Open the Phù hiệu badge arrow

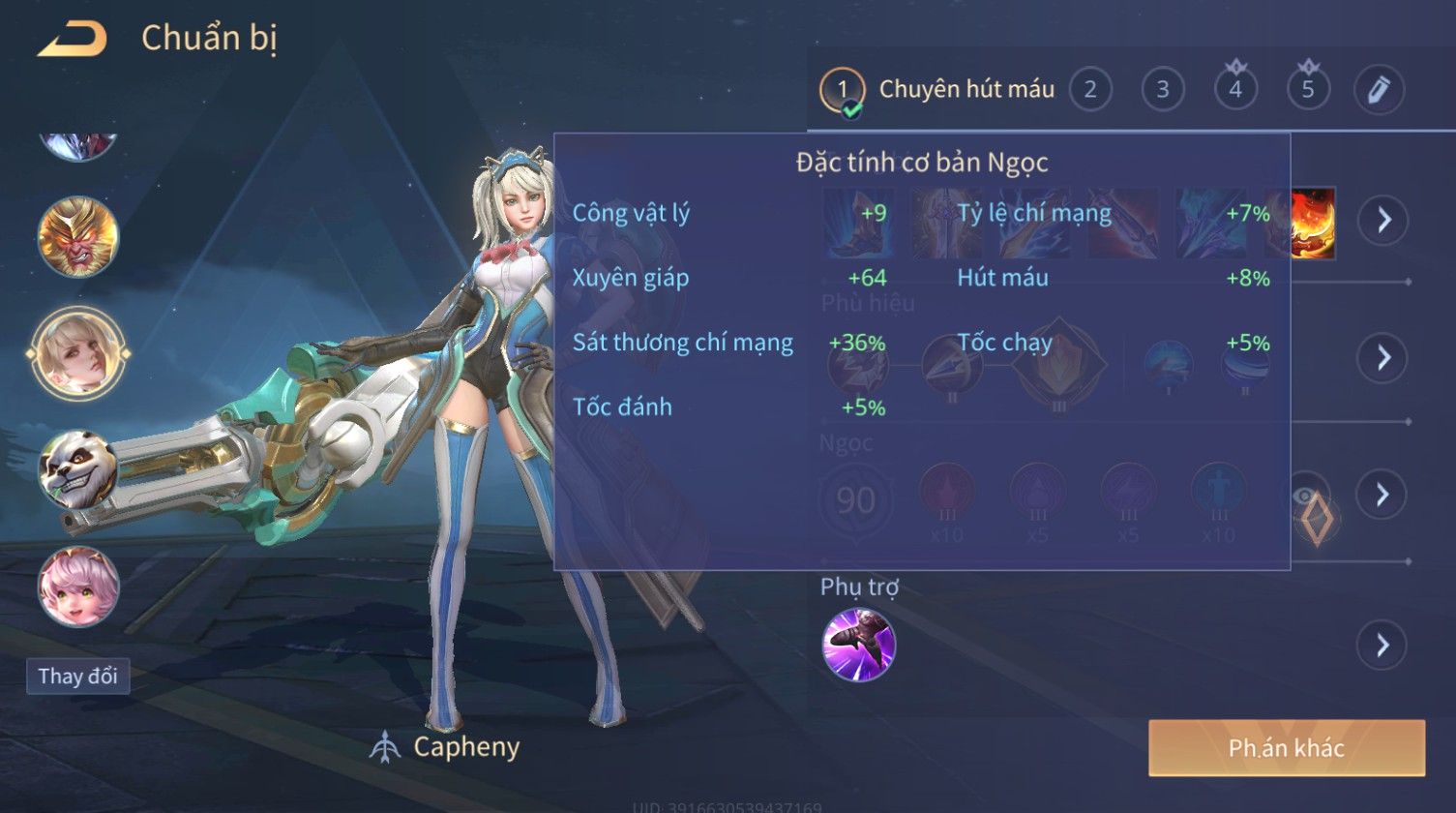tap(1382, 358)
